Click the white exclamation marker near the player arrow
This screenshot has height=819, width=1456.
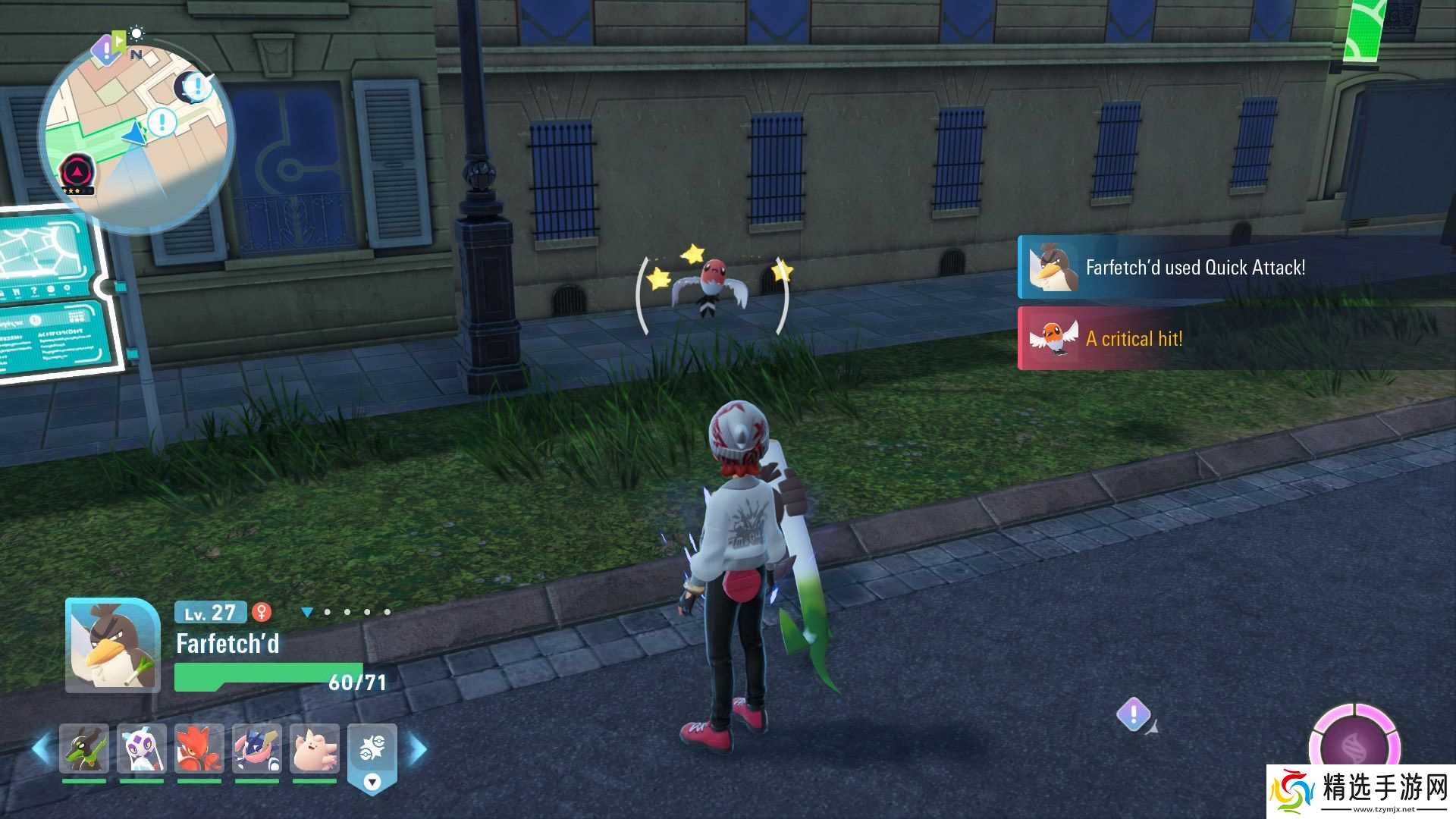[x=162, y=121]
